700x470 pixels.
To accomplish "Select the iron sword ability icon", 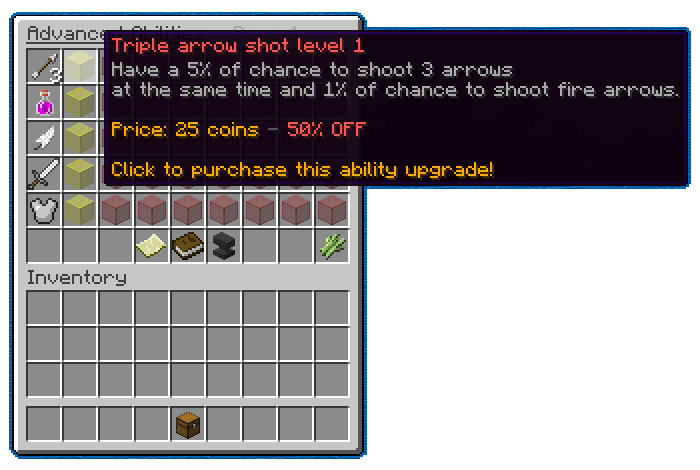I will point(44,174).
